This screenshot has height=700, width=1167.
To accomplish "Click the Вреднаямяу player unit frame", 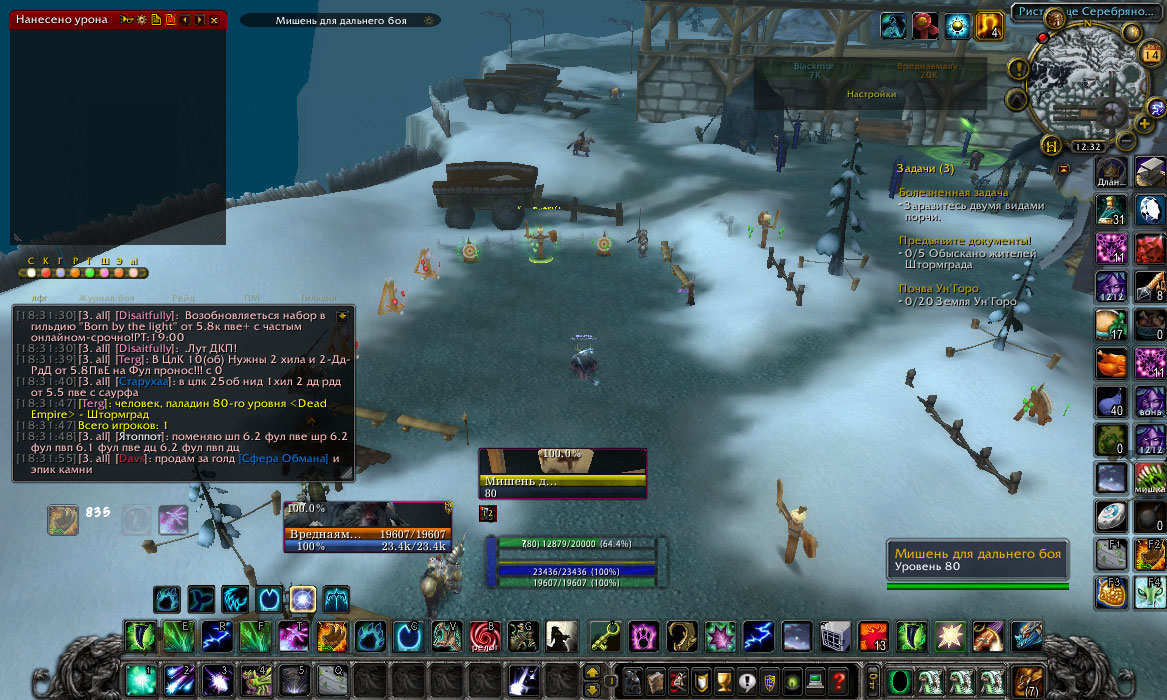I will (x=368, y=535).
